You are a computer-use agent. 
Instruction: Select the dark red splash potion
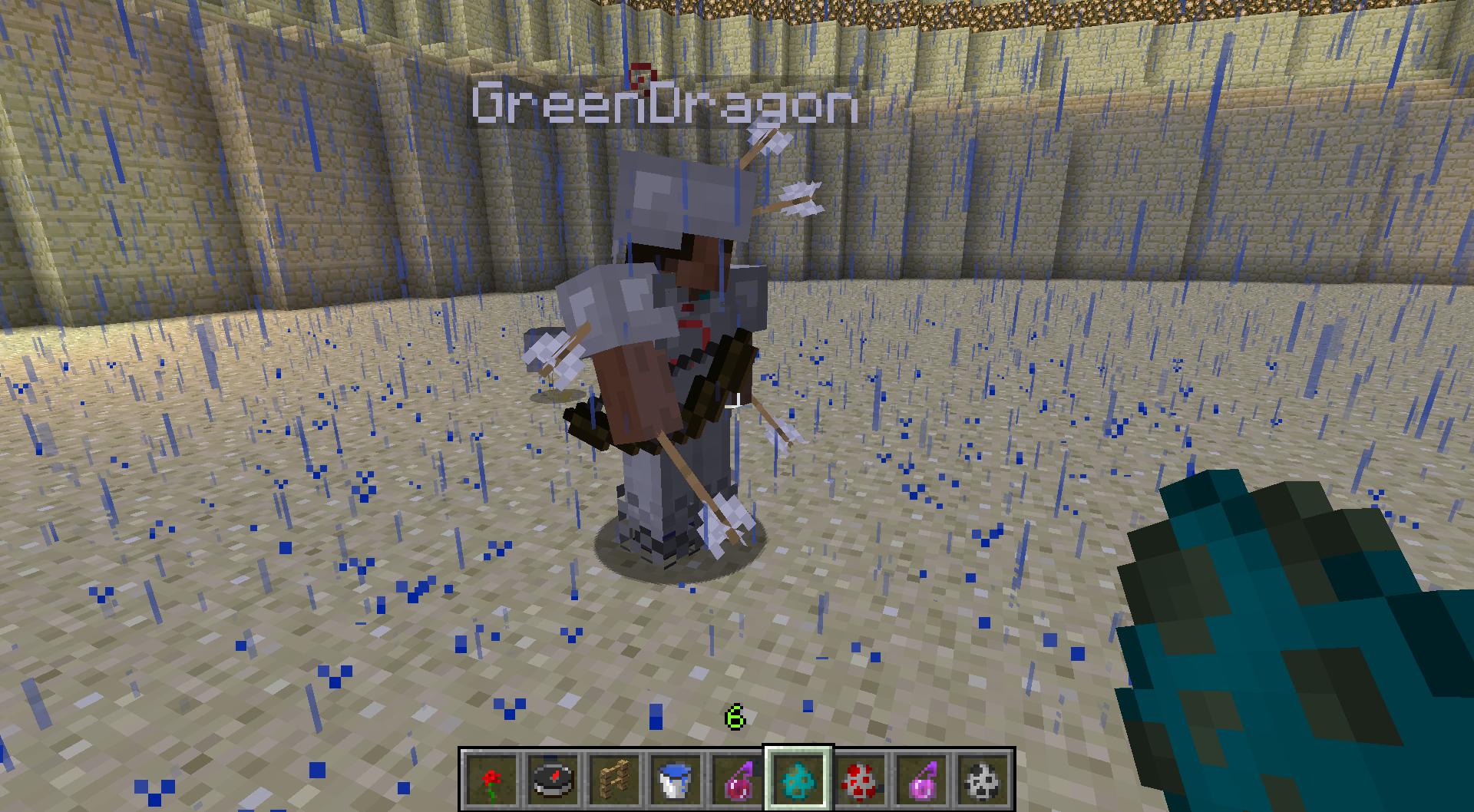[737, 780]
